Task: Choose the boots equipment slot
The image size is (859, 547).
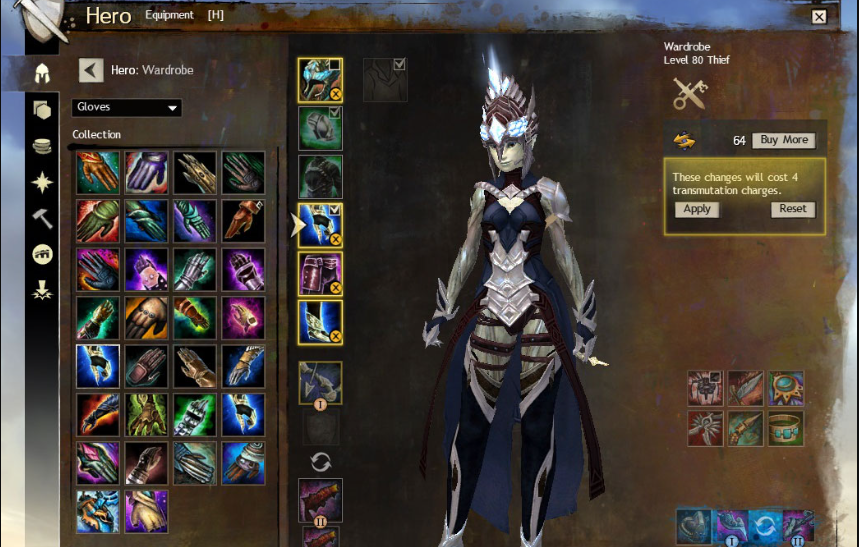Action: (x=320, y=321)
